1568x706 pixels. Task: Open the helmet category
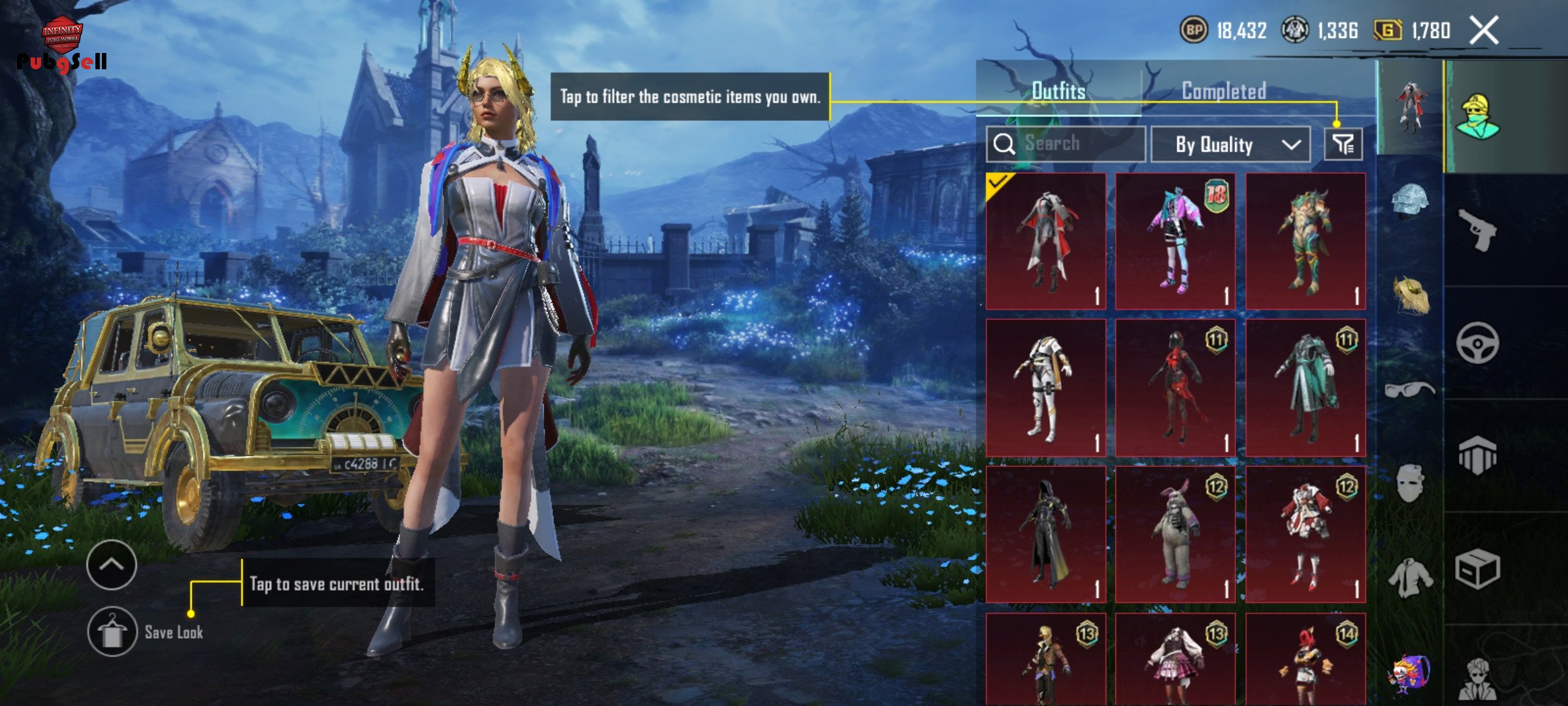tap(1410, 201)
